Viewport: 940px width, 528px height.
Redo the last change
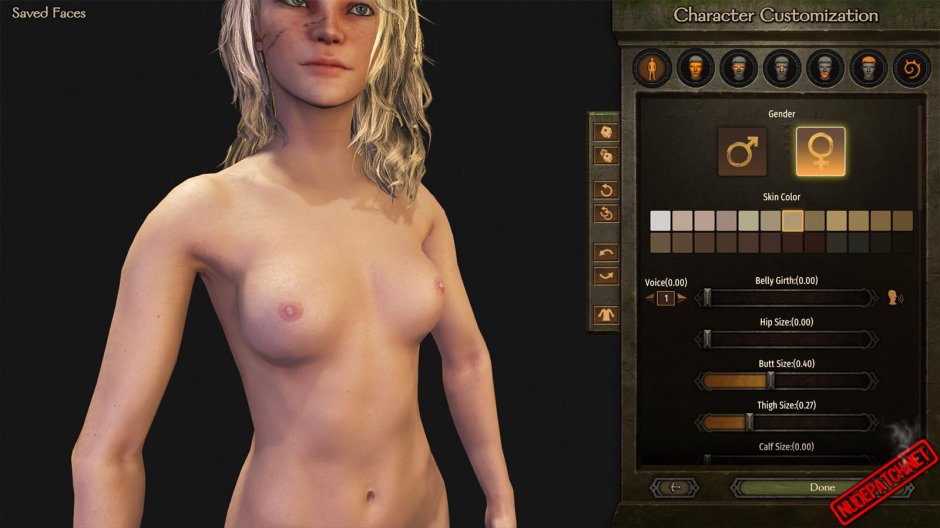click(x=606, y=275)
